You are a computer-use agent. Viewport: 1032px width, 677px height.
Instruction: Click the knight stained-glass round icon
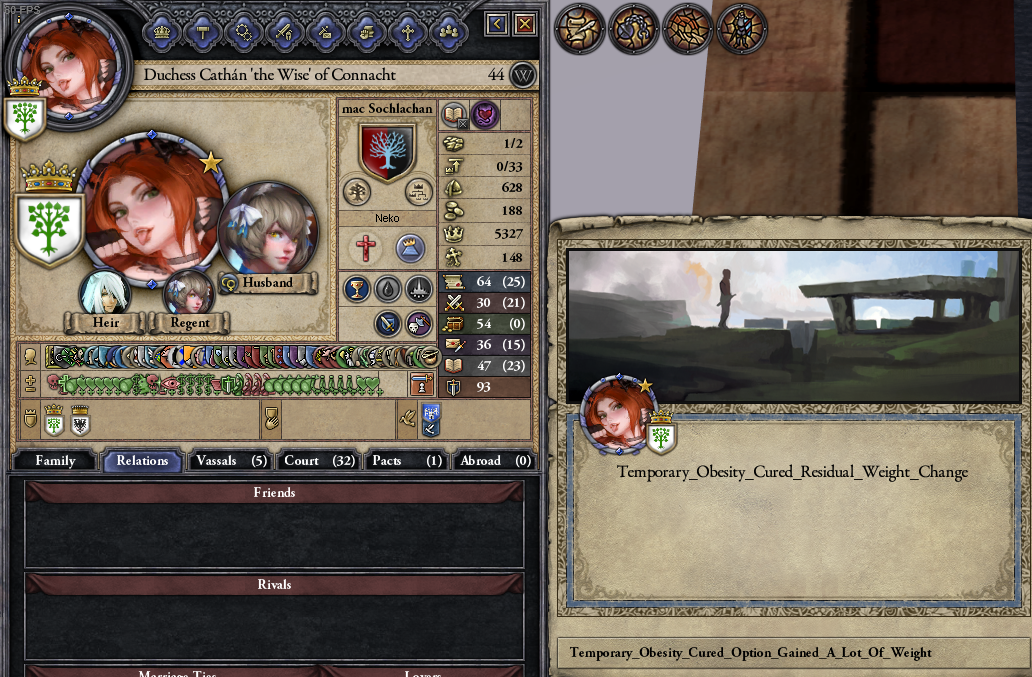(742, 30)
